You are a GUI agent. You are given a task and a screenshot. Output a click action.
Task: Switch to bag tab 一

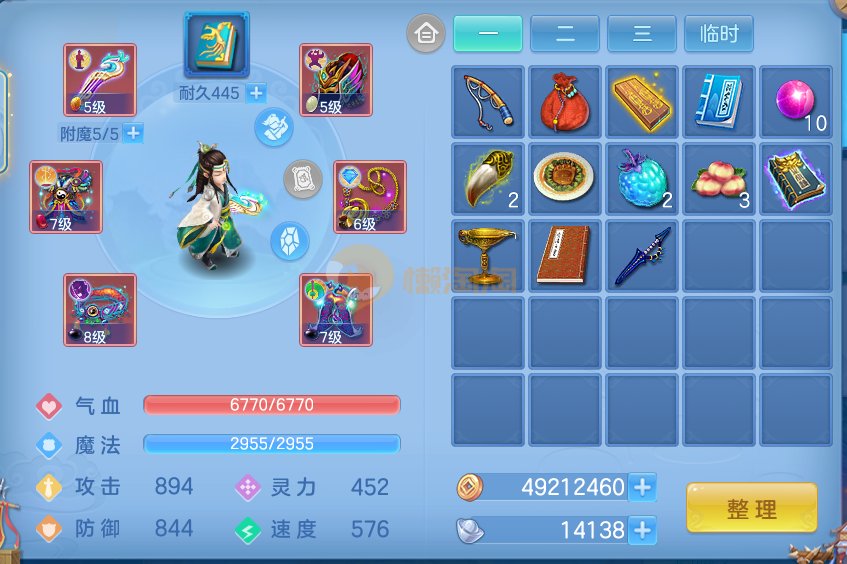pyautogui.click(x=487, y=34)
